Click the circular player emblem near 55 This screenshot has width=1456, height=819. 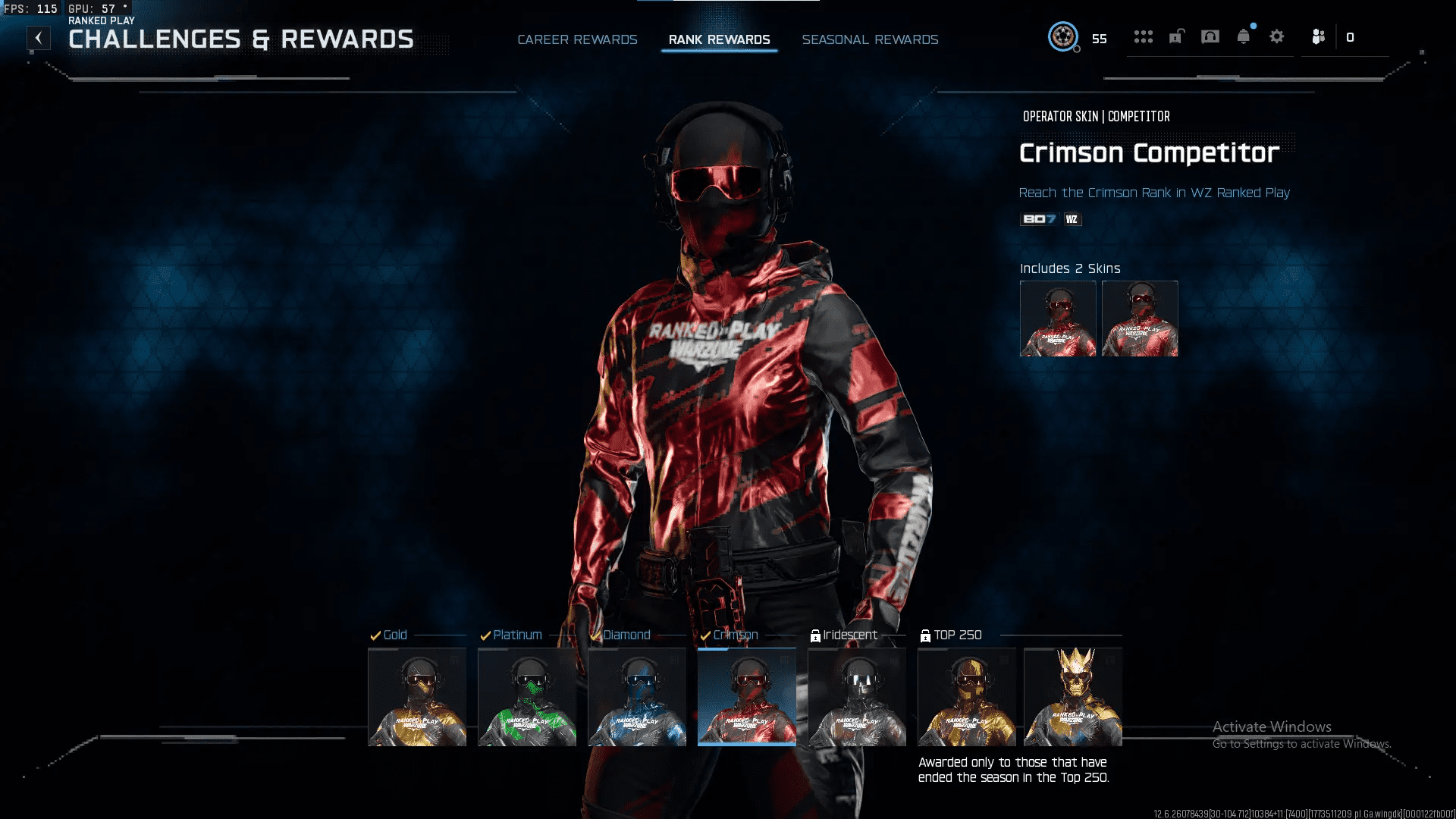point(1065,36)
